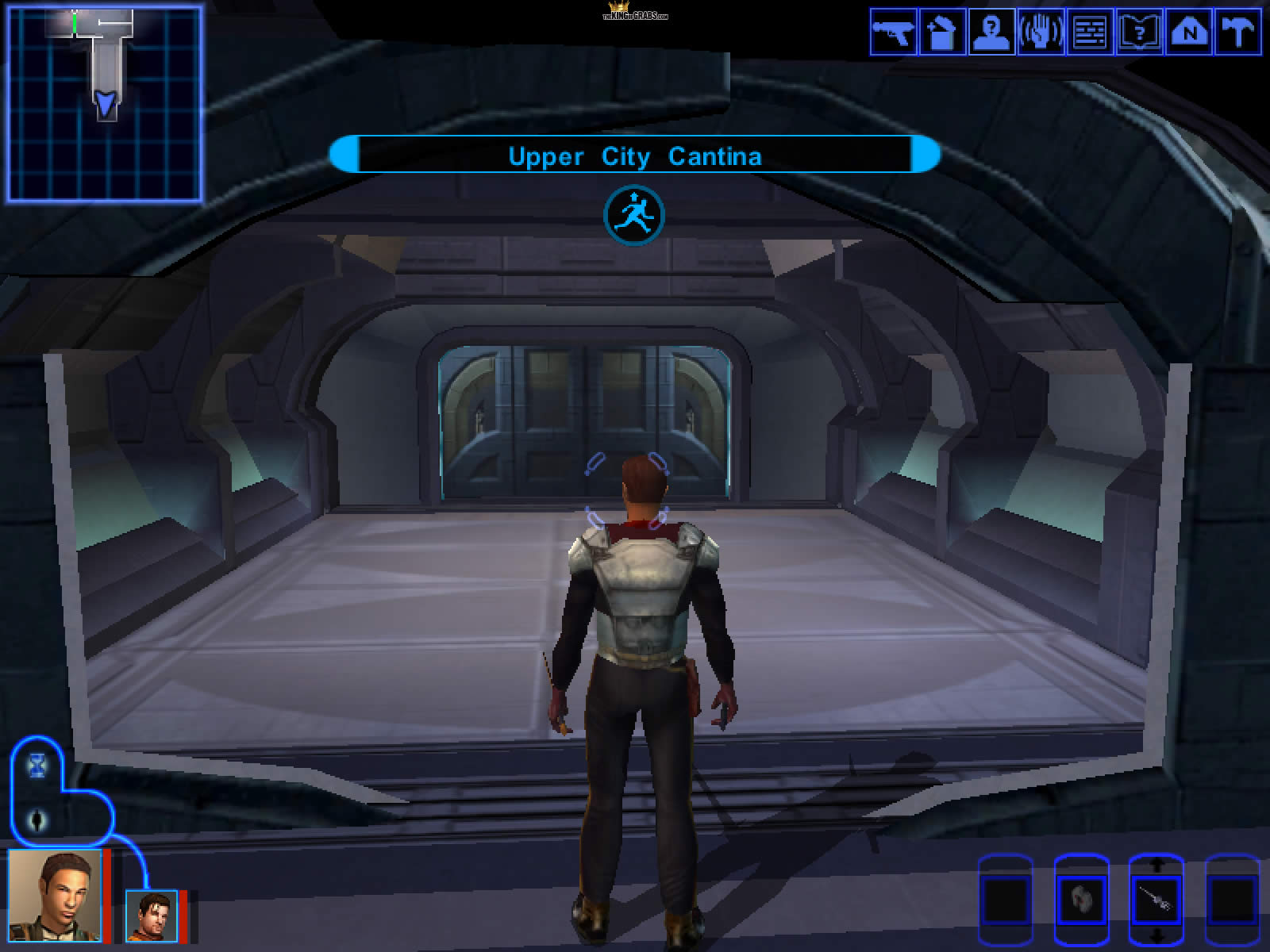Open the Map icon marked N
This screenshot has height=952, width=1270.
point(1188,33)
